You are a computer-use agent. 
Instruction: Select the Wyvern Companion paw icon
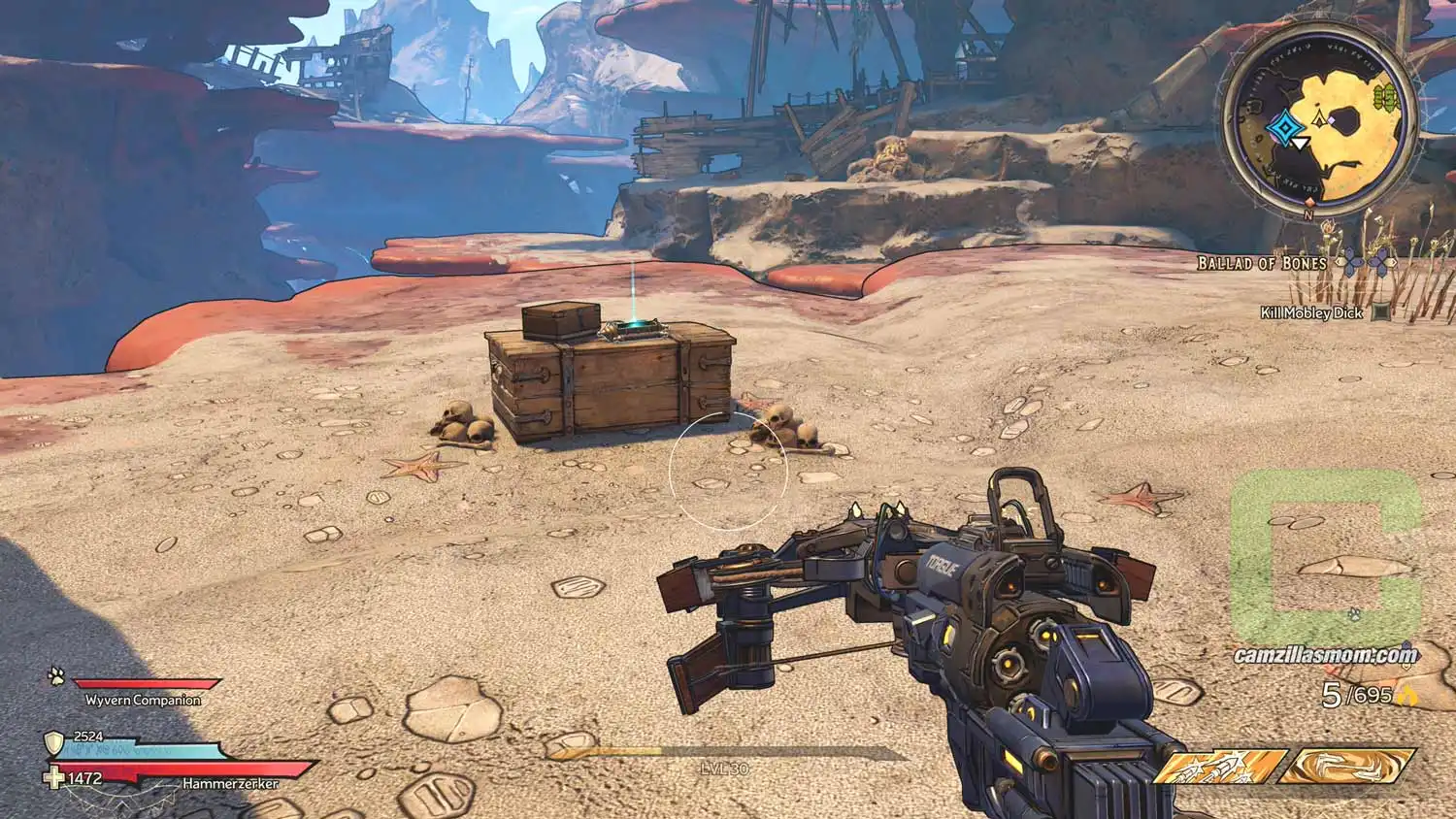[x=57, y=672]
